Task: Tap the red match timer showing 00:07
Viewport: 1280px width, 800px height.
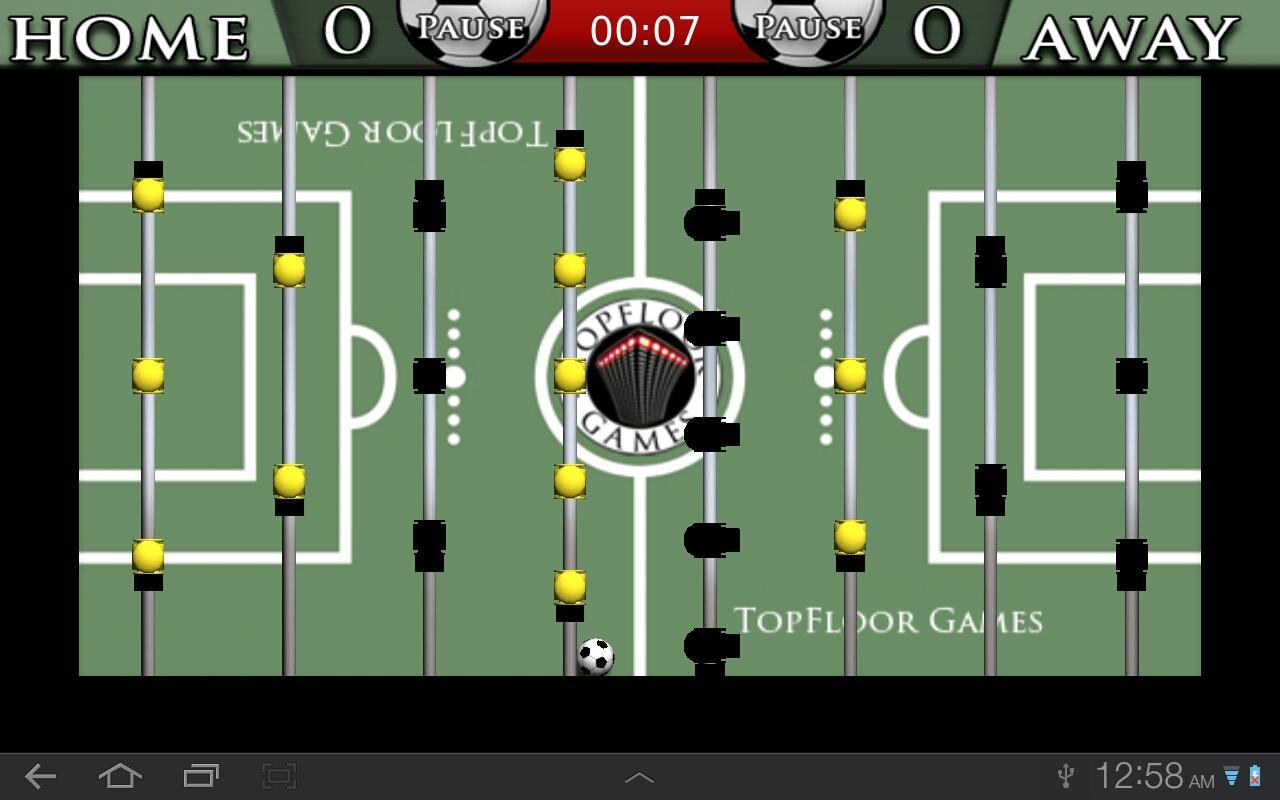Action: (643, 31)
